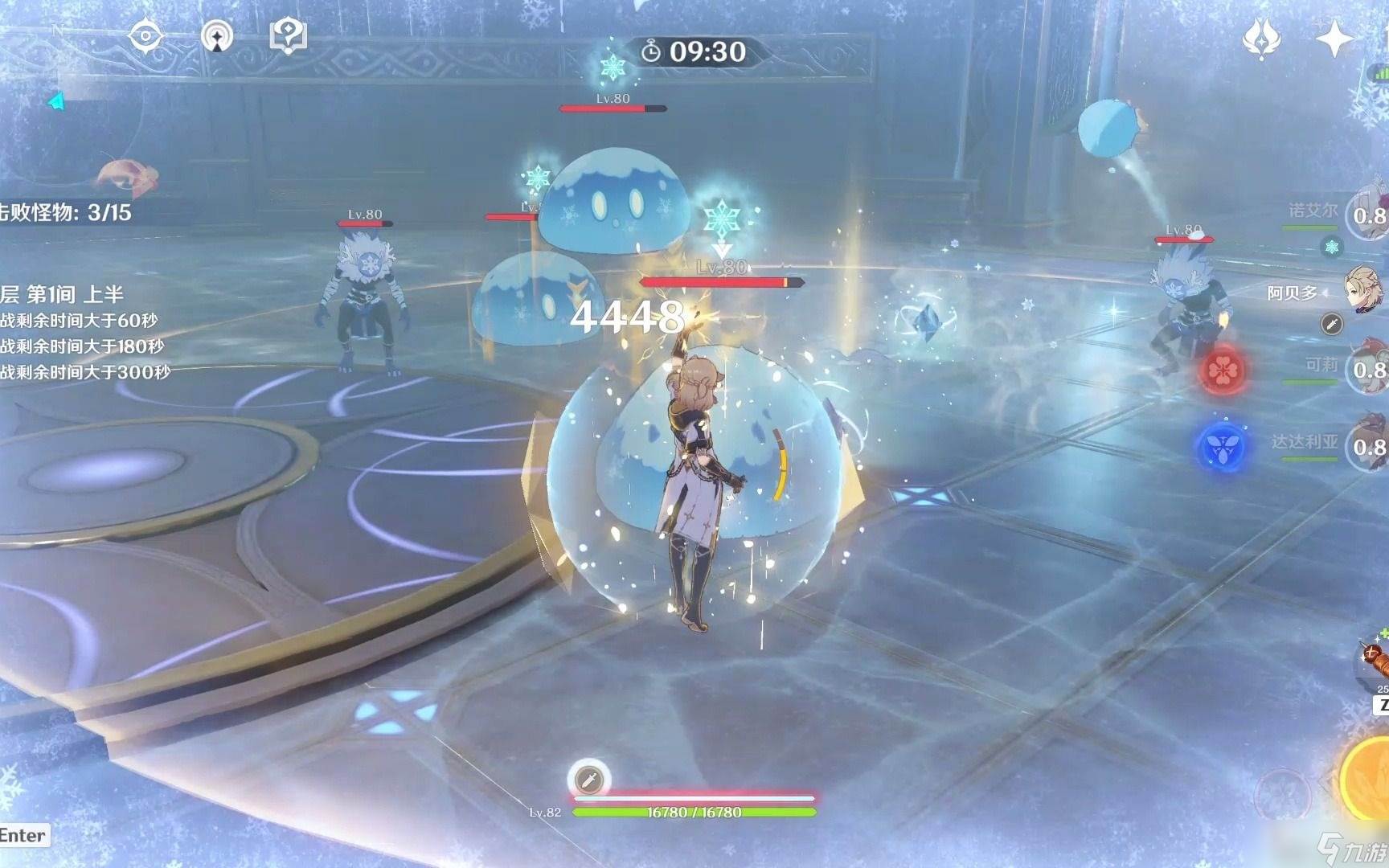Switch to party member 诺艾尔

pos(1366,215)
